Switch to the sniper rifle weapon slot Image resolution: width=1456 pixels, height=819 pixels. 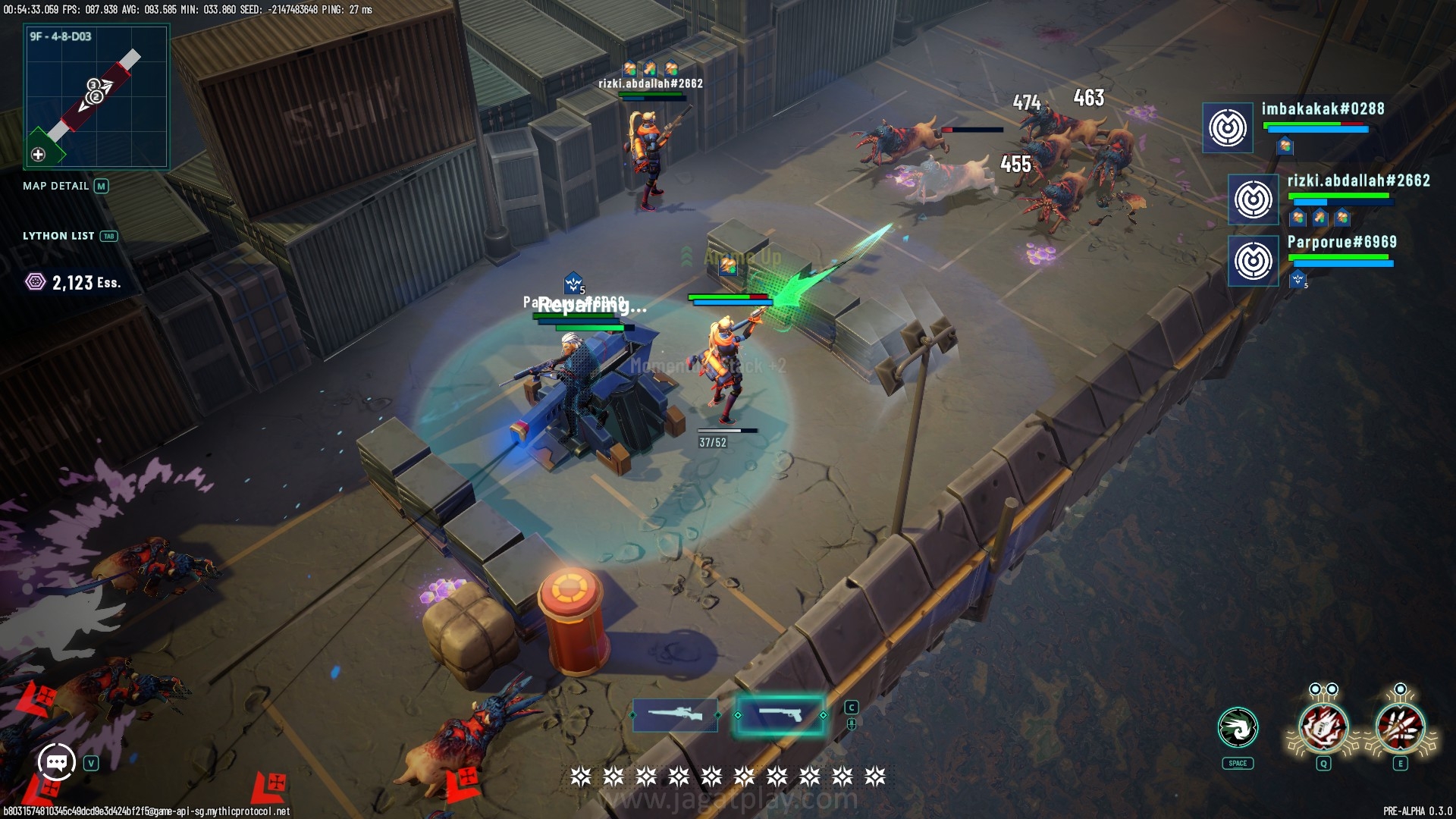point(675,714)
